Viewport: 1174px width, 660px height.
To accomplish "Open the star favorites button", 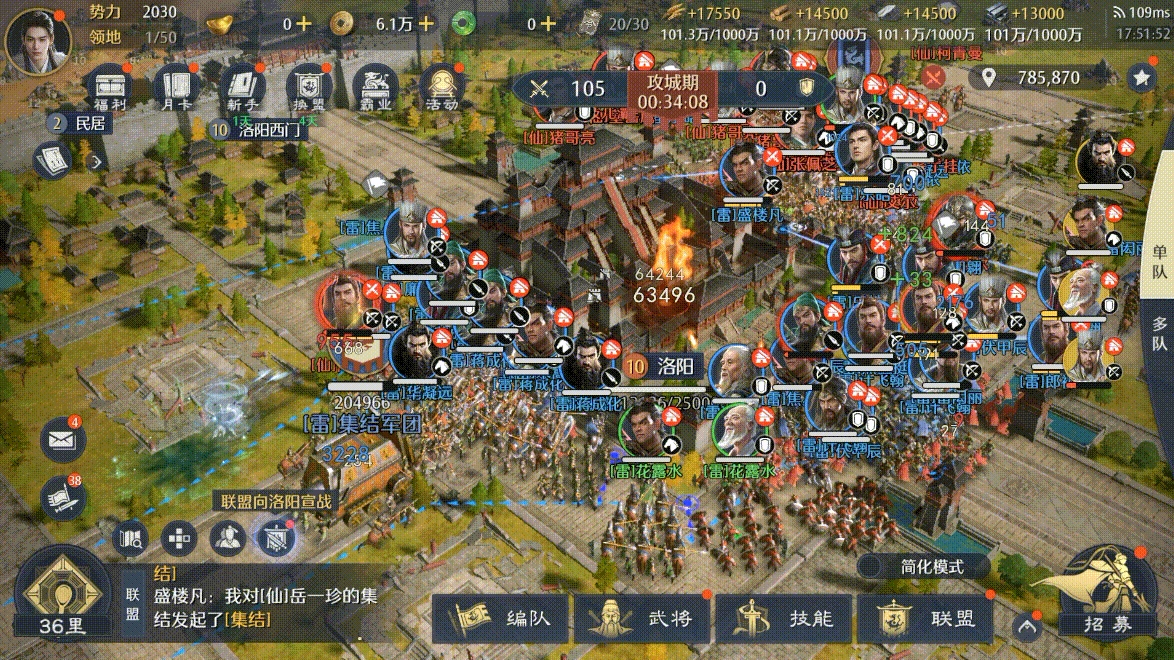I will (1141, 77).
